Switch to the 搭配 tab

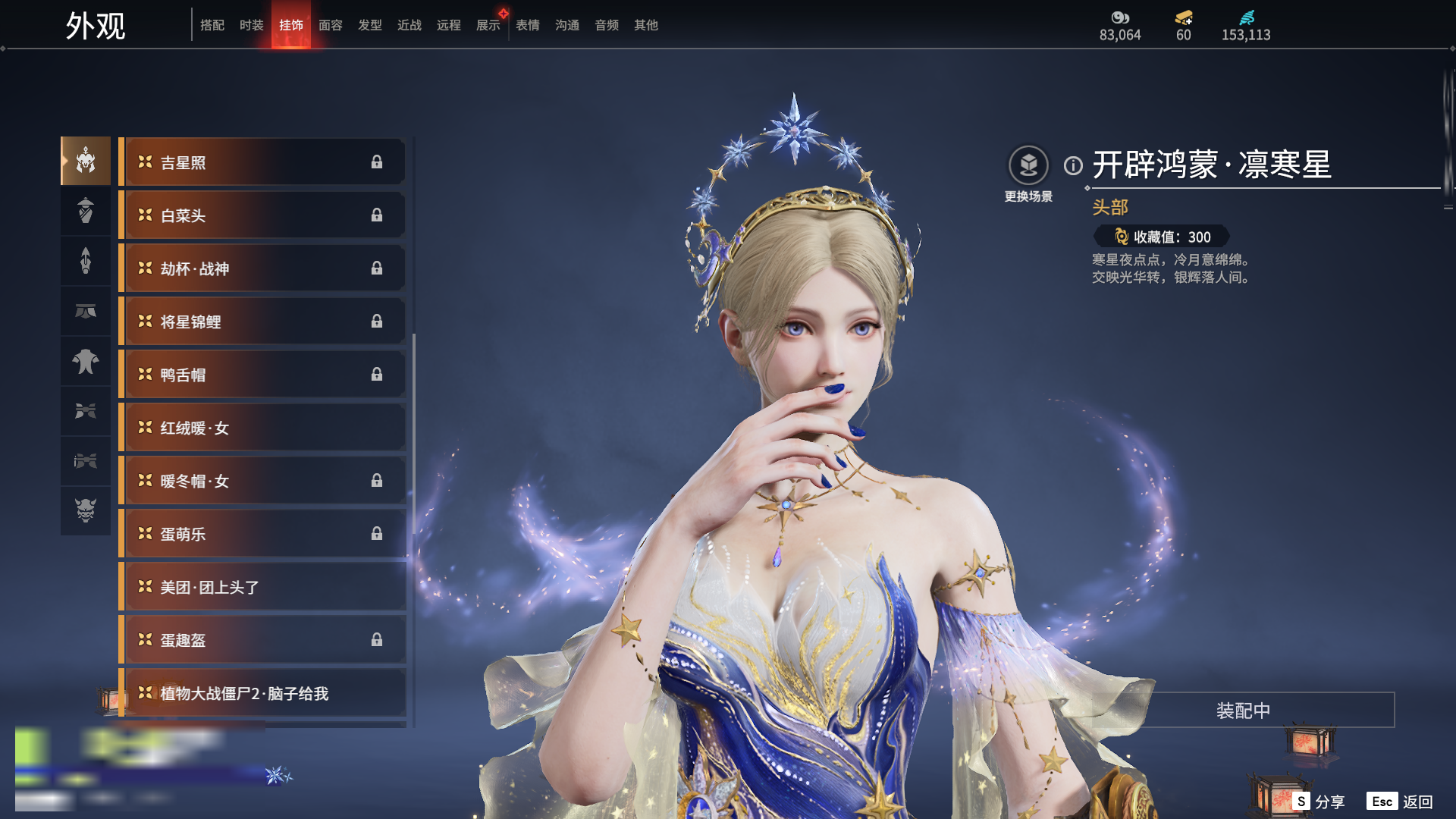point(212,25)
